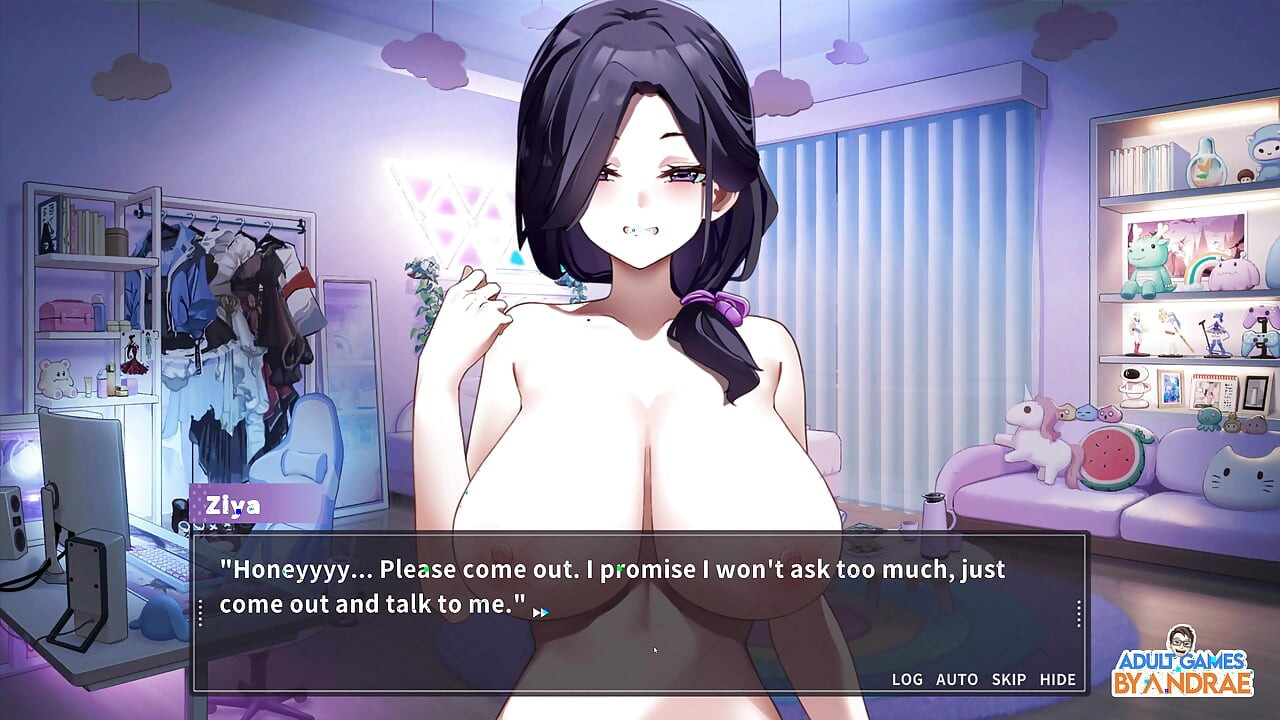Hide the dialogue box with HIDE
This screenshot has height=720, width=1280.
click(1058, 679)
